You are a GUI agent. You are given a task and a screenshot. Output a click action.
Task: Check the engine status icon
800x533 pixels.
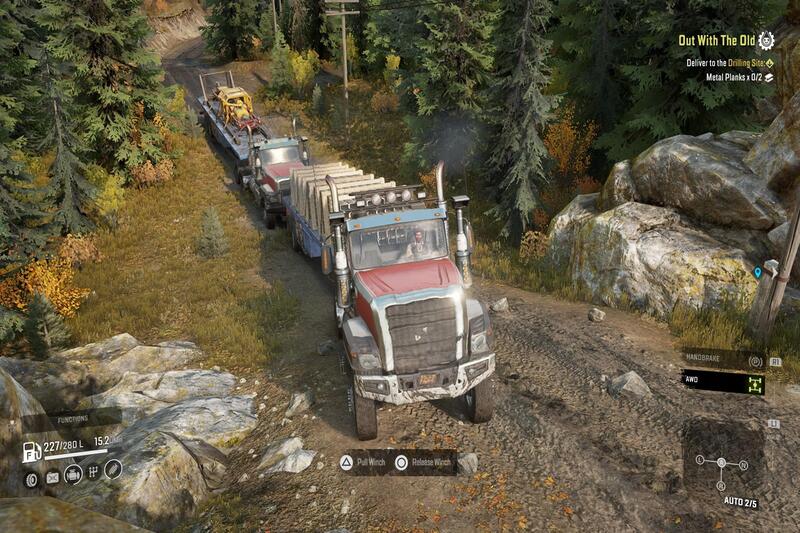[x=72, y=474]
